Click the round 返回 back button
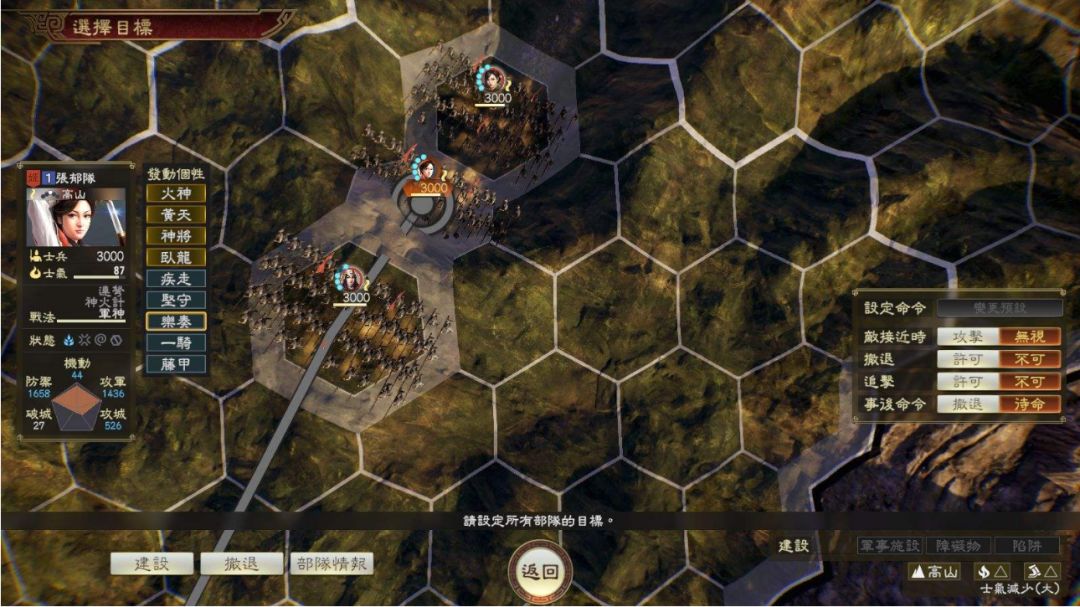The width and height of the screenshot is (1080, 607). [x=540, y=573]
